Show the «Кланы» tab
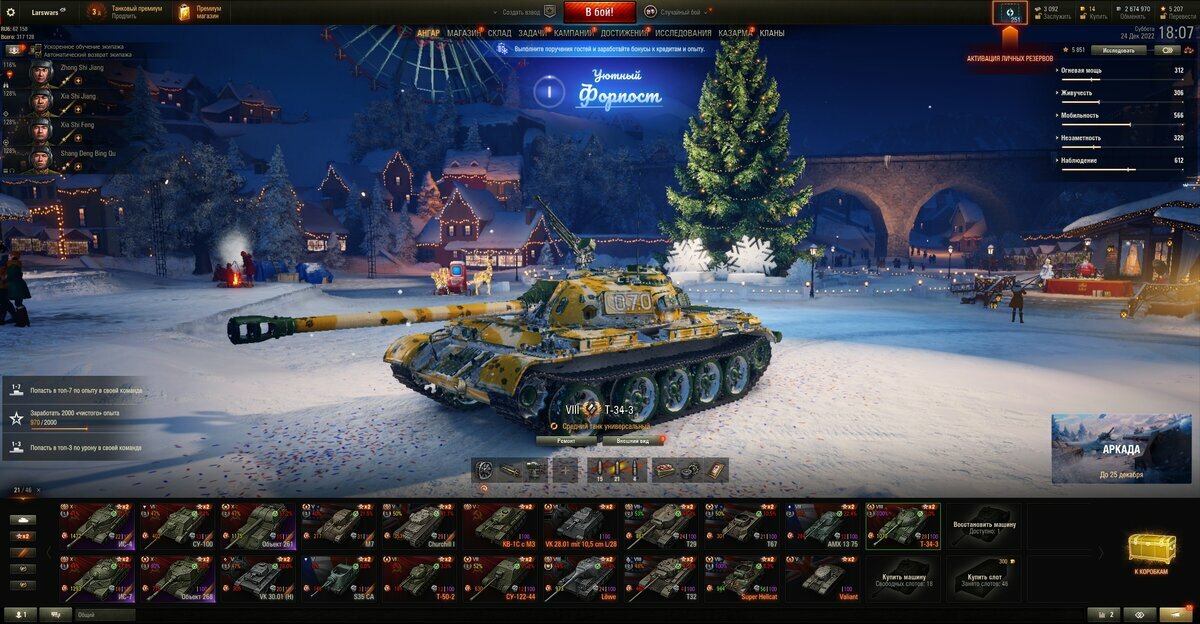 tap(772, 33)
